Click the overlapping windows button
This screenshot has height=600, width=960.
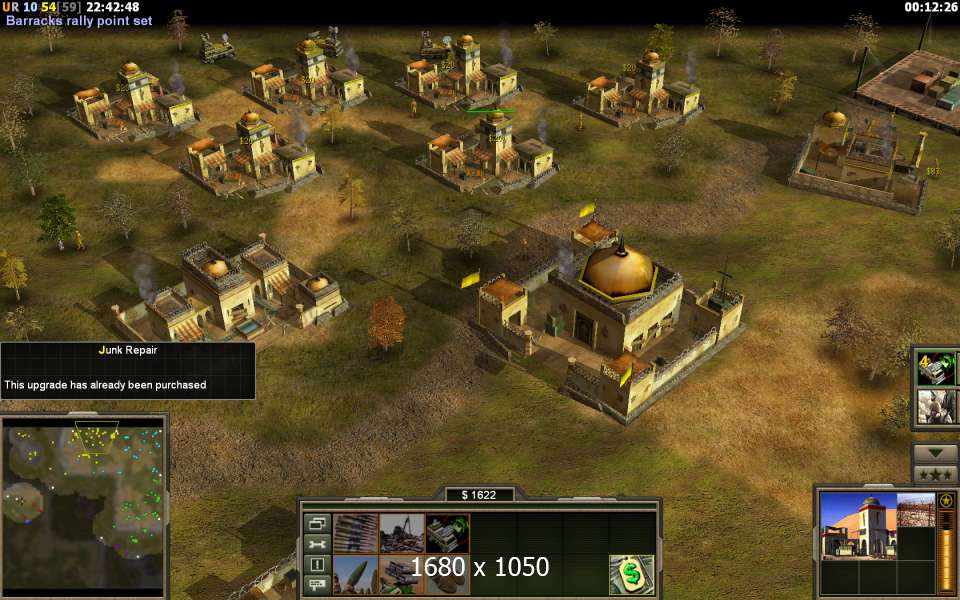(x=318, y=524)
